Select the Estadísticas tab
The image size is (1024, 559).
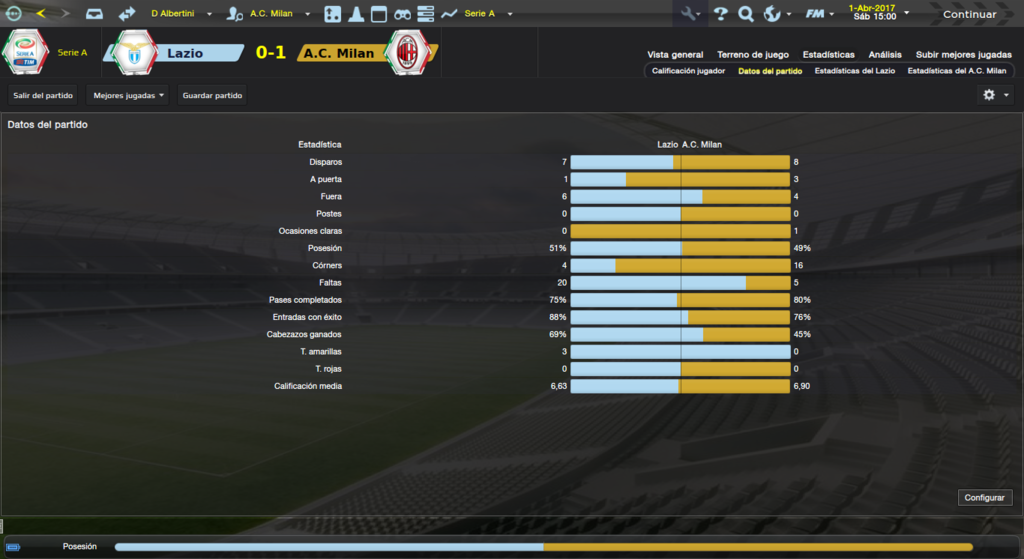tap(828, 55)
